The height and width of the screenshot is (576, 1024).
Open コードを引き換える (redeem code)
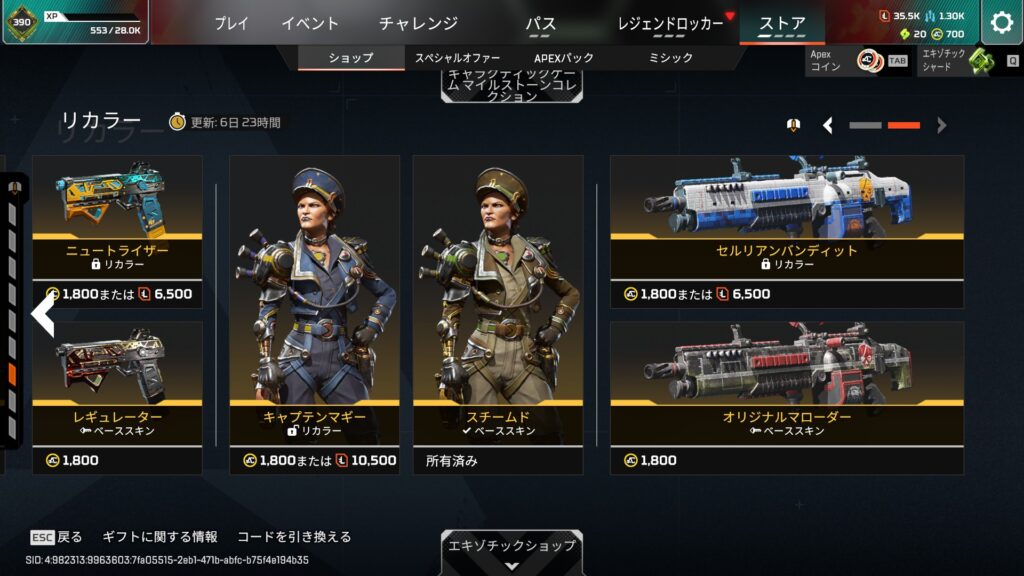point(293,537)
